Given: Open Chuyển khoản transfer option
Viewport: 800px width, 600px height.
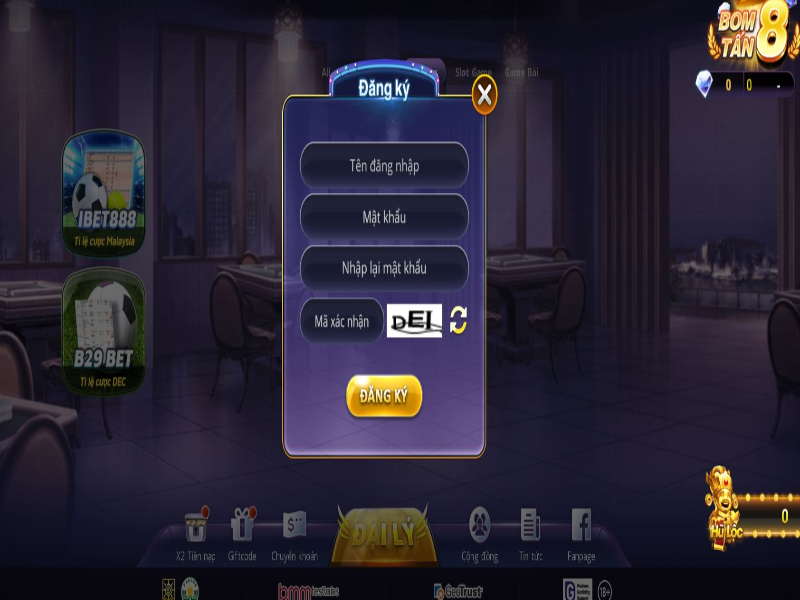Looking at the screenshot, I should point(293,530).
